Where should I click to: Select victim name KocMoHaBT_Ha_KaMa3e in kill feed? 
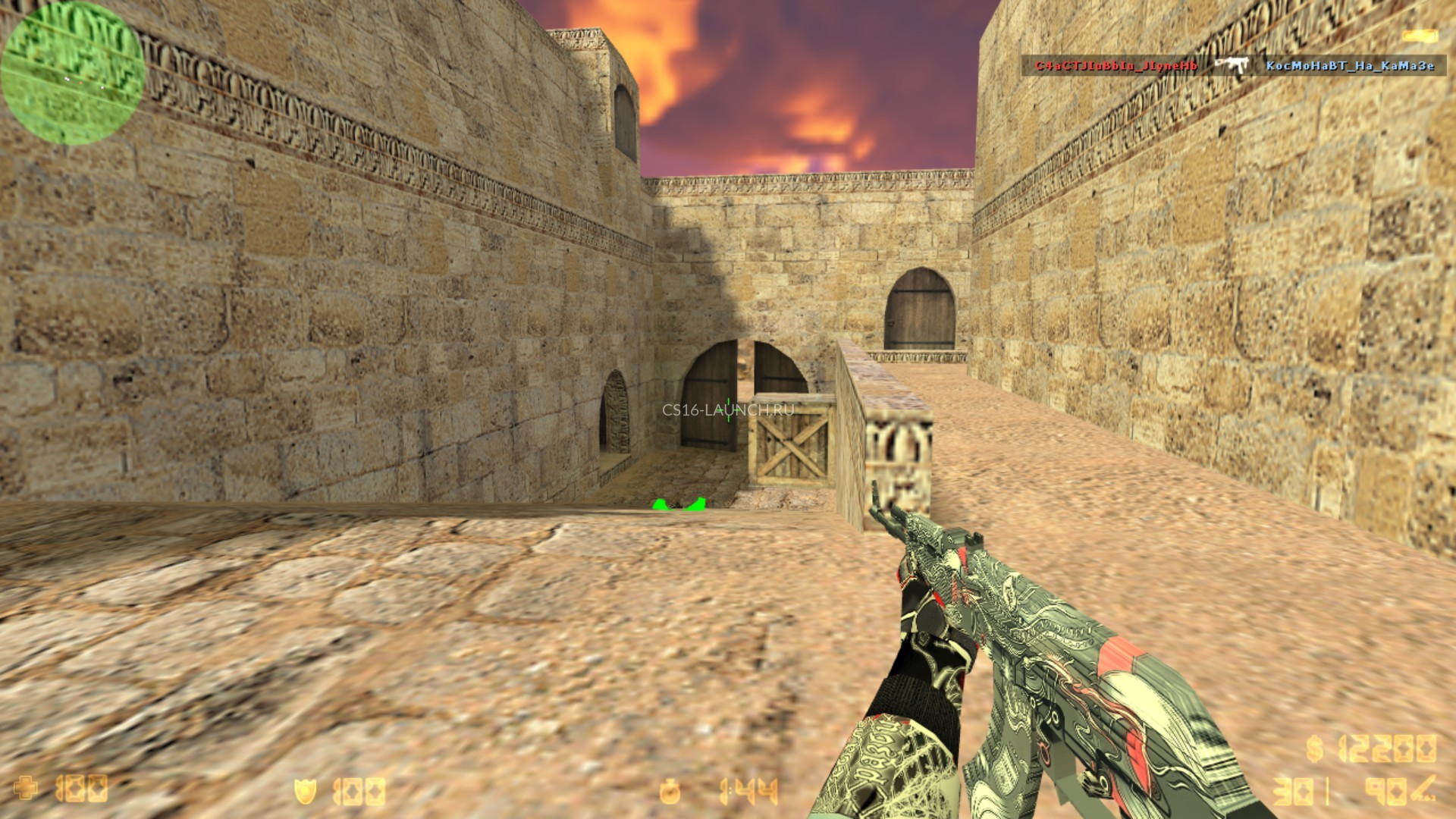click(x=1350, y=66)
